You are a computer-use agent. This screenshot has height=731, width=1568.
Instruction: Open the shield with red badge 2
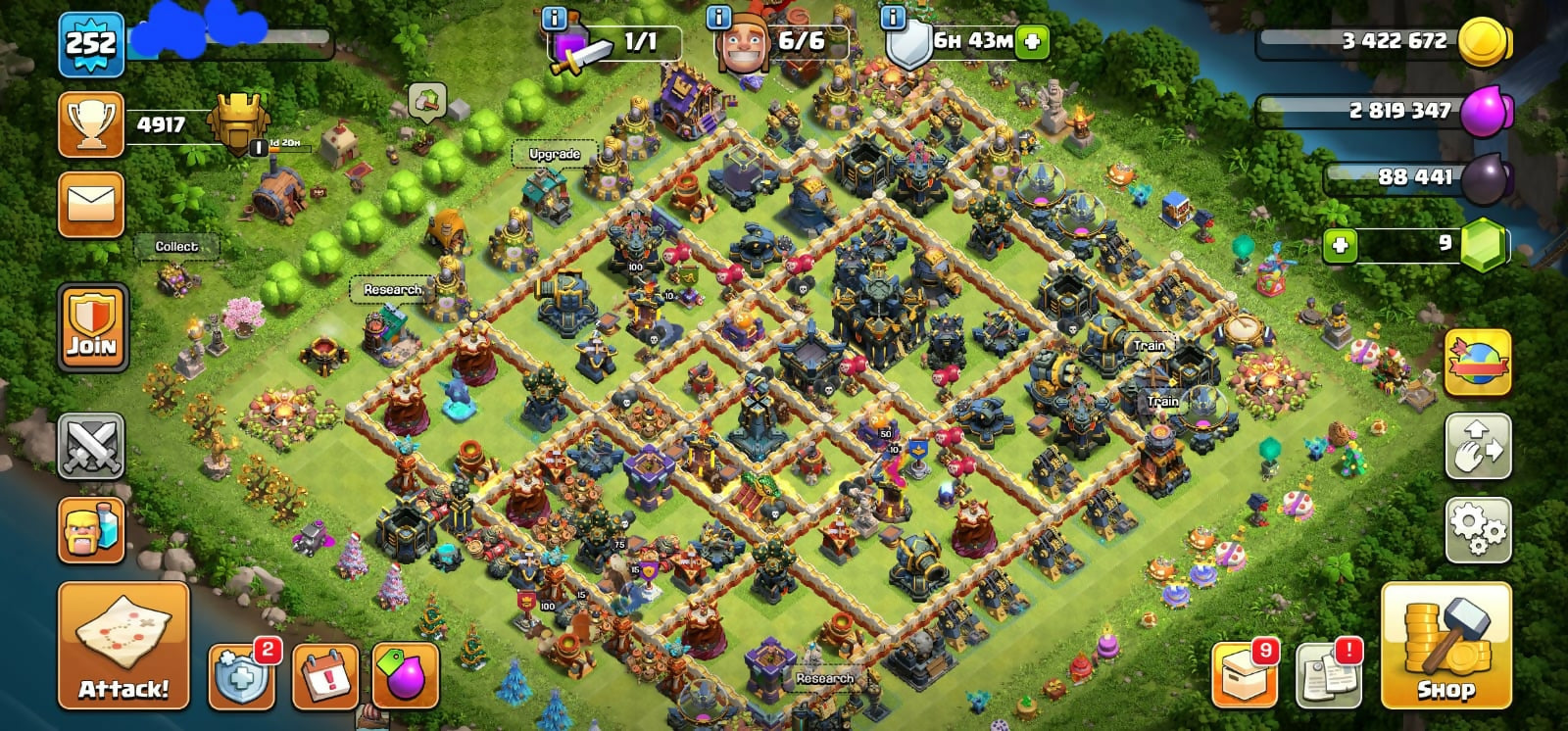tap(241, 674)
